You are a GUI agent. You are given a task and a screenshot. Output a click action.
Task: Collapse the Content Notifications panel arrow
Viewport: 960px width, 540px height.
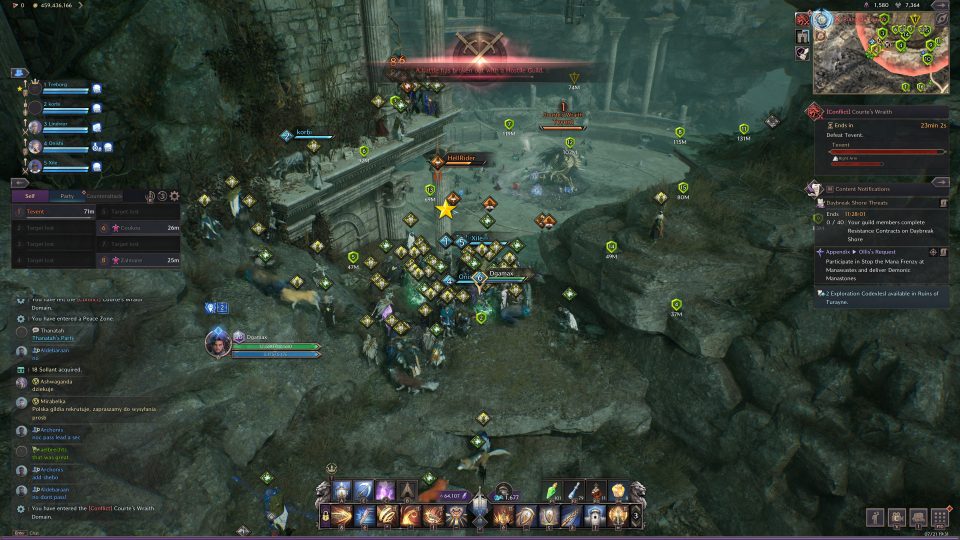tap(941, 183)
